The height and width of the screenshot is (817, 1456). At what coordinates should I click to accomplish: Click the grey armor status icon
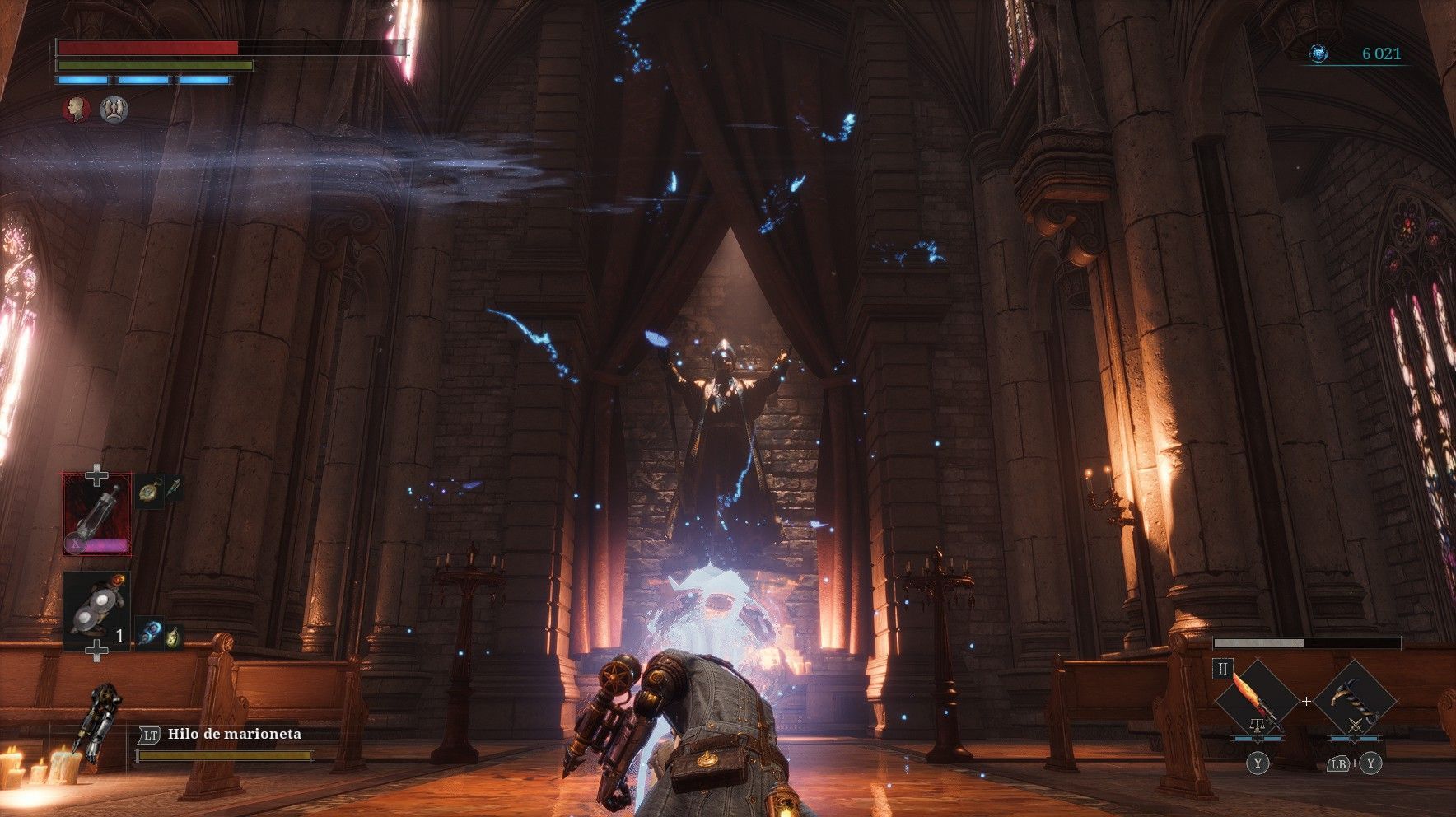[114, 109]
